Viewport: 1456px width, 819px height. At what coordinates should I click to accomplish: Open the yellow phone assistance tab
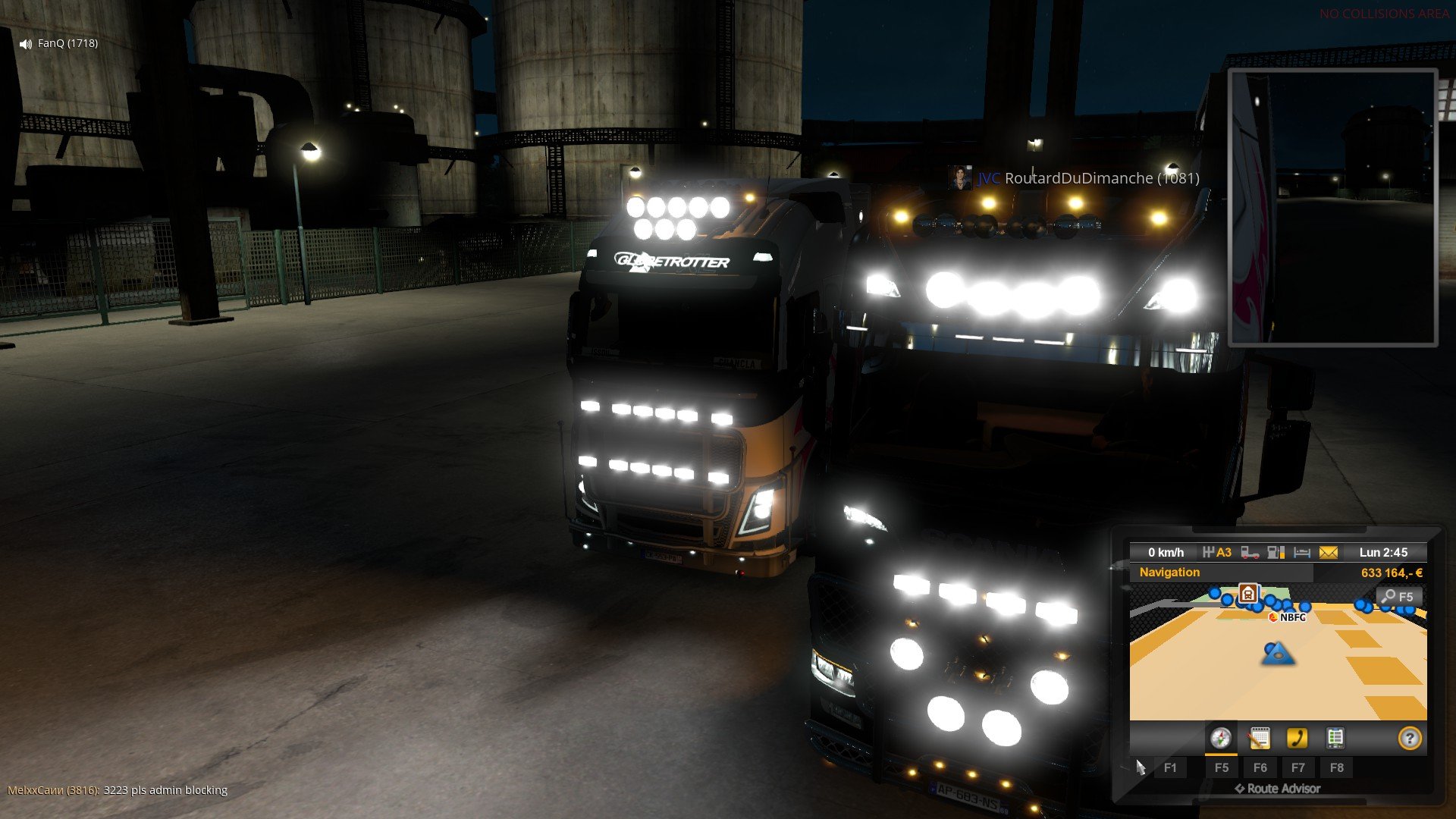pyautogui.click(x=1298, y=738)
